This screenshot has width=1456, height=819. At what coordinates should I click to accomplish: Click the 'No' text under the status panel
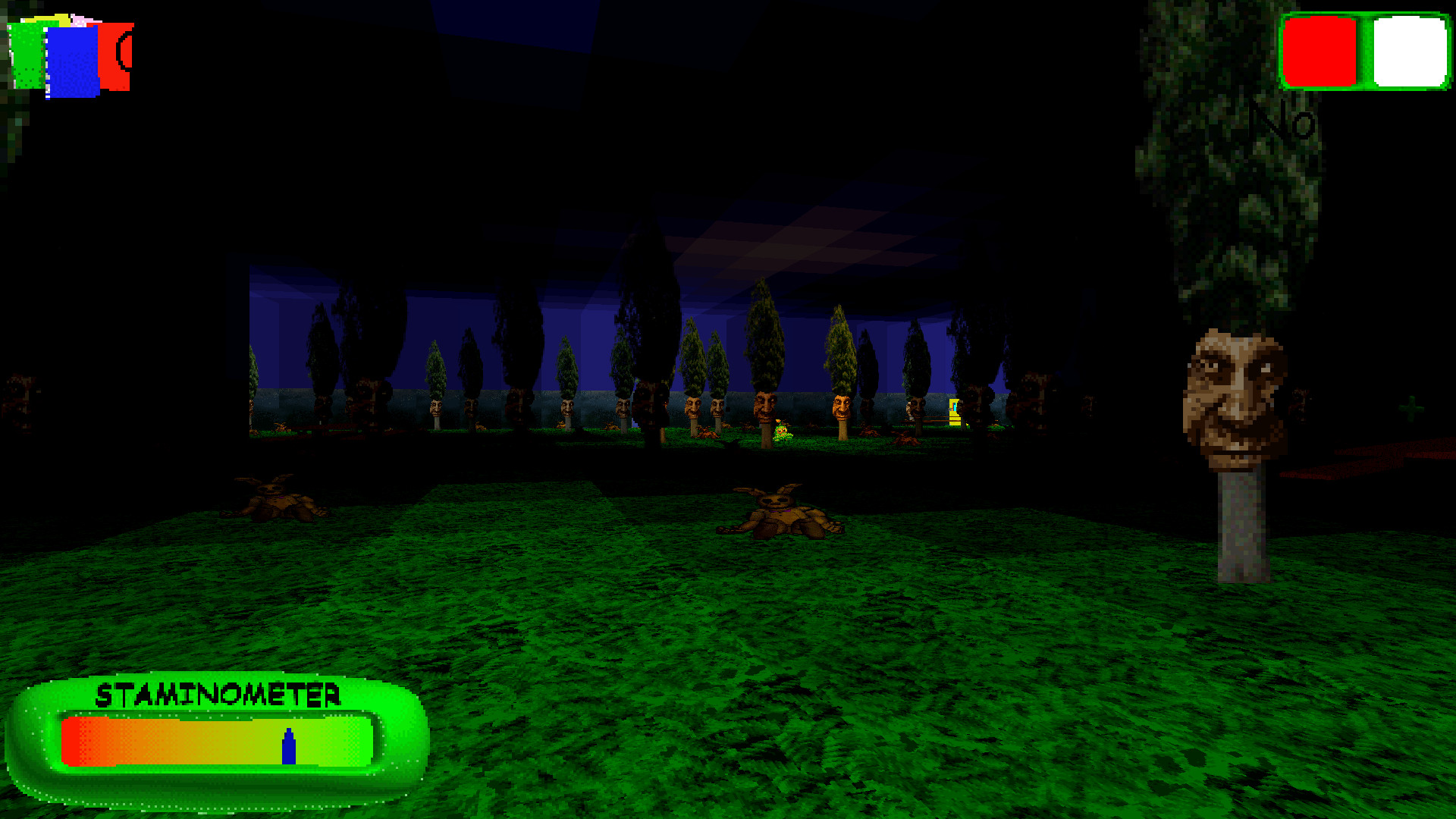pos(1283,121)
